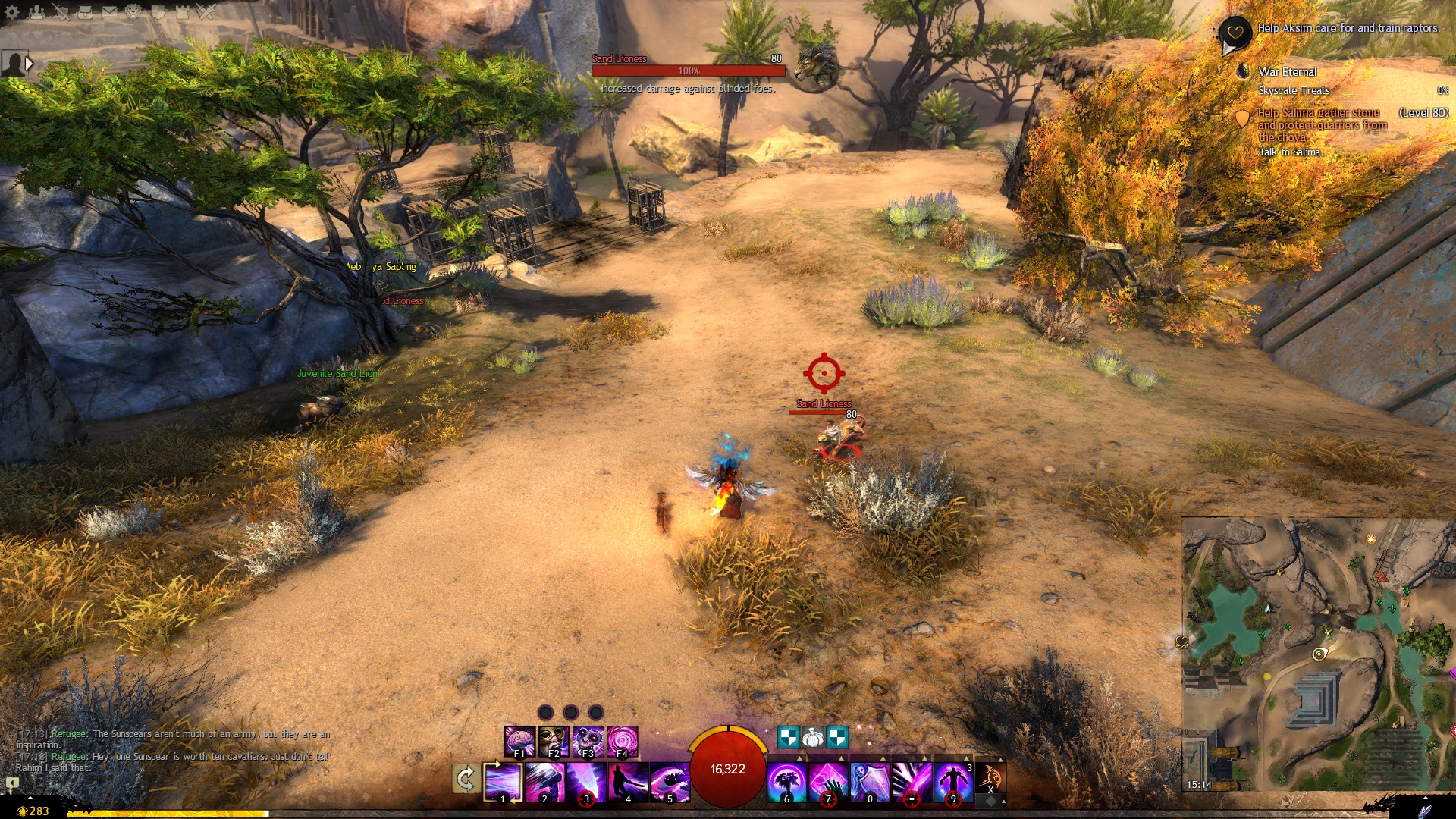Use weapon skill 5 with the wave icon
Image resolution: width=1456 pixels, height=819 pixels.
pos(670,782)
